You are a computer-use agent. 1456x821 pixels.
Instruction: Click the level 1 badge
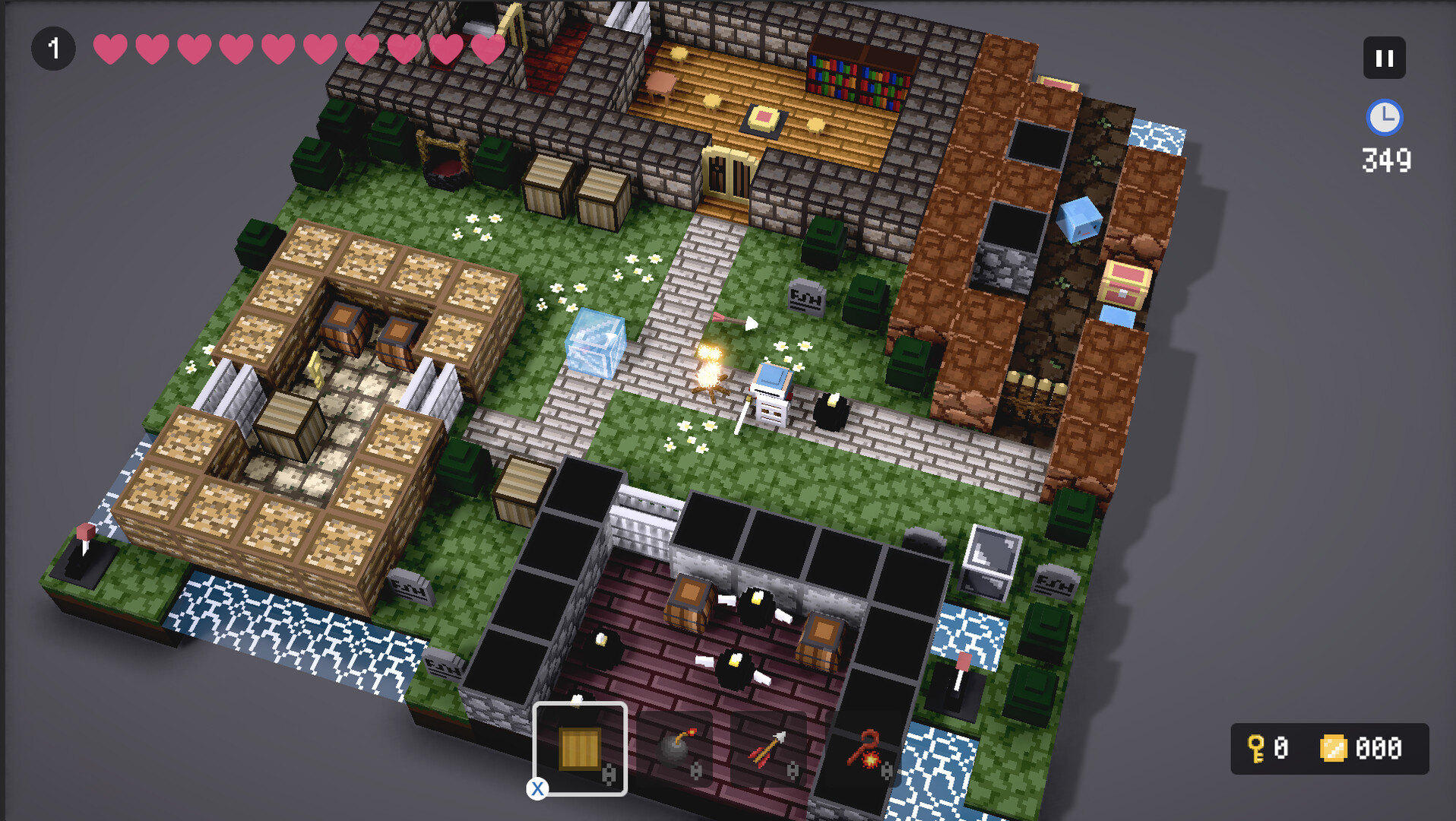53,47
